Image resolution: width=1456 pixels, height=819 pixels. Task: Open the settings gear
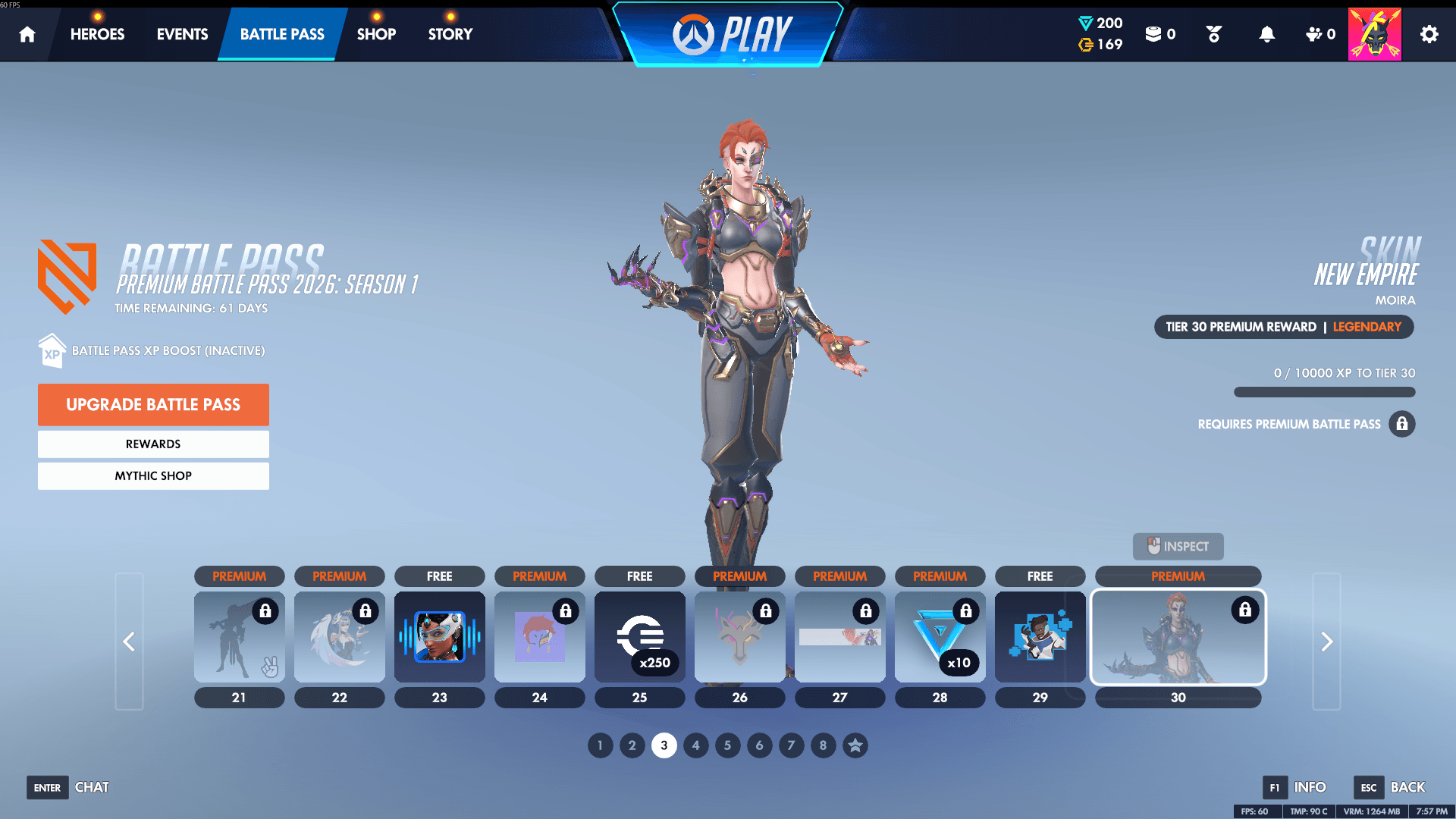(1429, 34)
